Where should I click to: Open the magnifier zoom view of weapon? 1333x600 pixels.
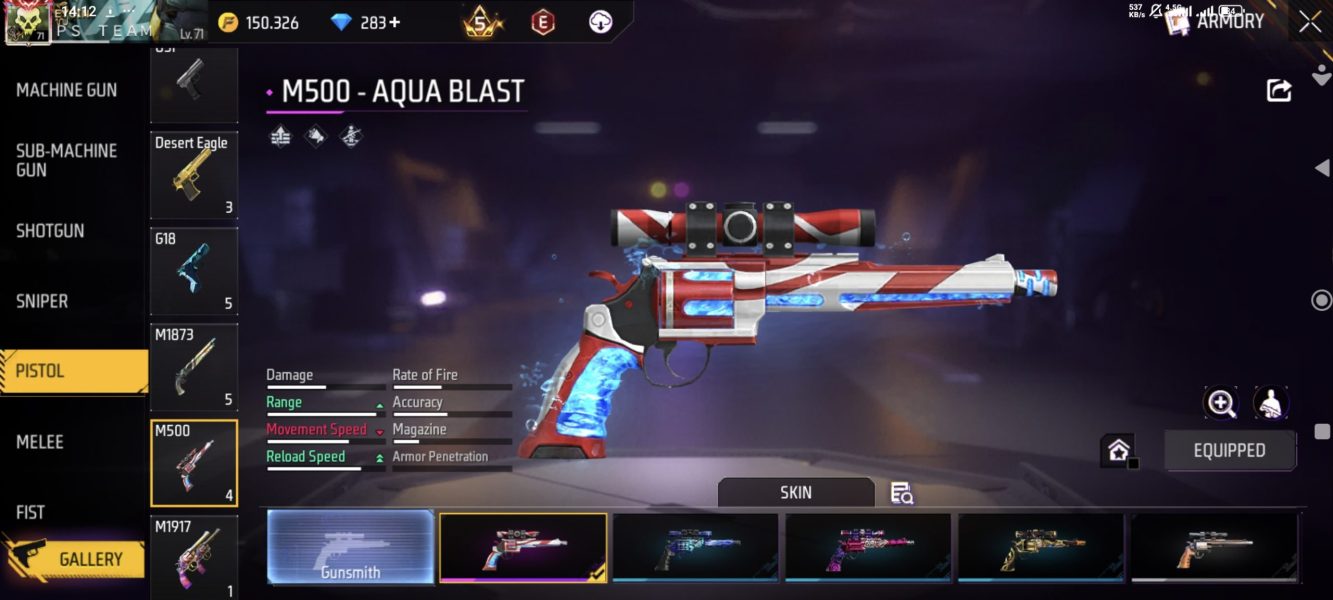[x=1221, y=403]
